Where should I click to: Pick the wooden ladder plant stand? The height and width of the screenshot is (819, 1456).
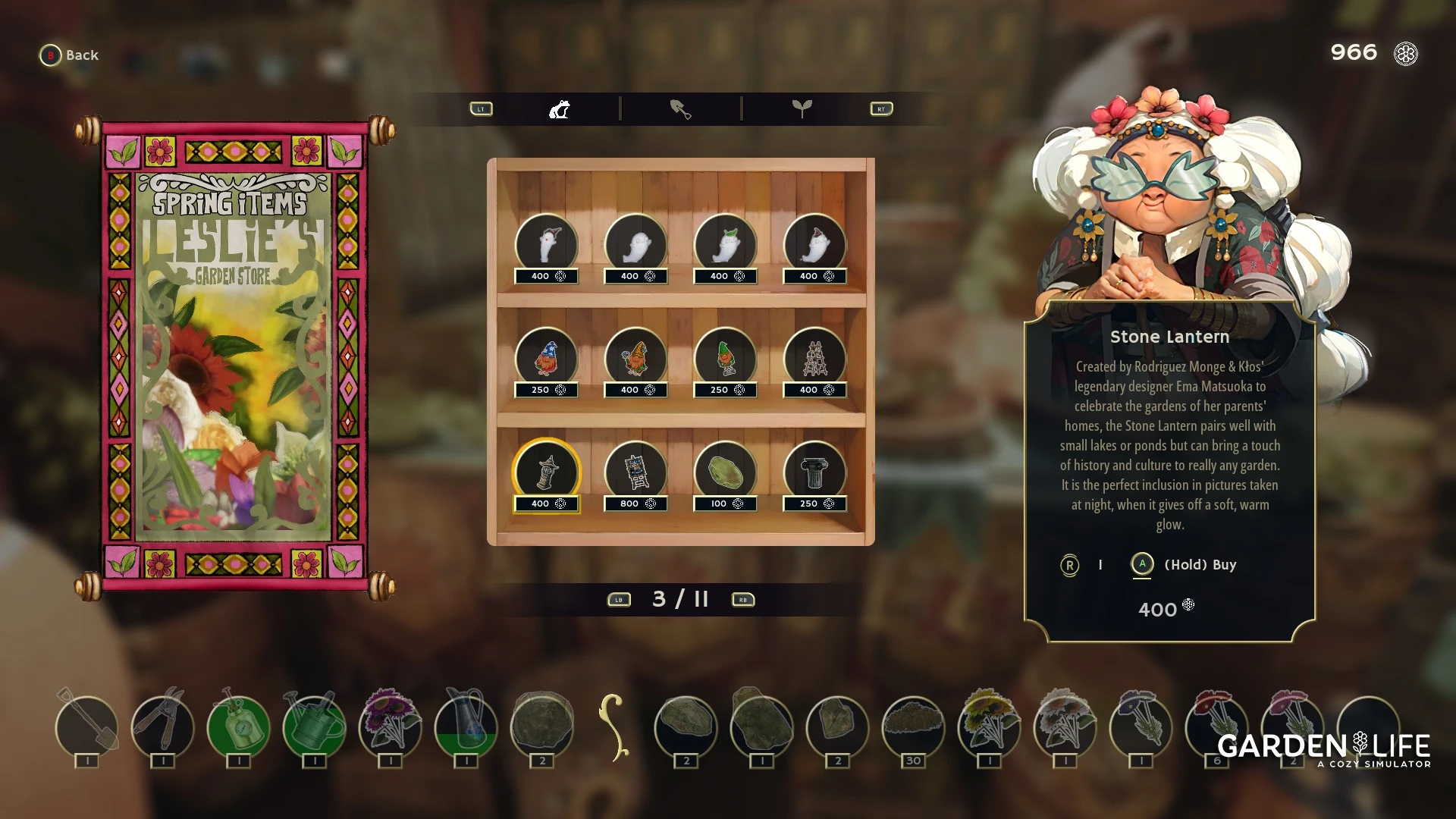coord(814,359)
